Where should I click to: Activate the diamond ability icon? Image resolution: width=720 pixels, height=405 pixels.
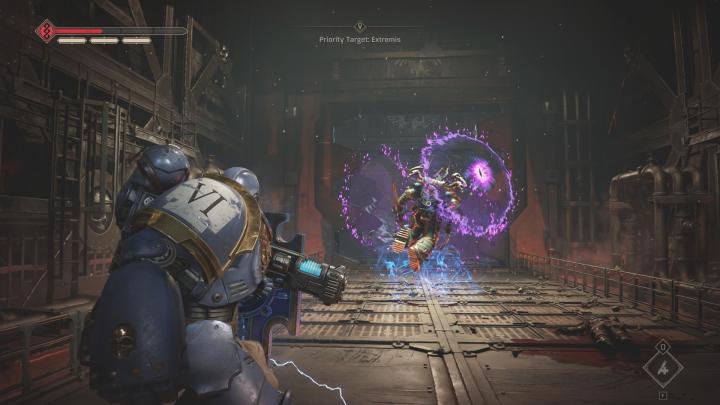pos(661,367)
